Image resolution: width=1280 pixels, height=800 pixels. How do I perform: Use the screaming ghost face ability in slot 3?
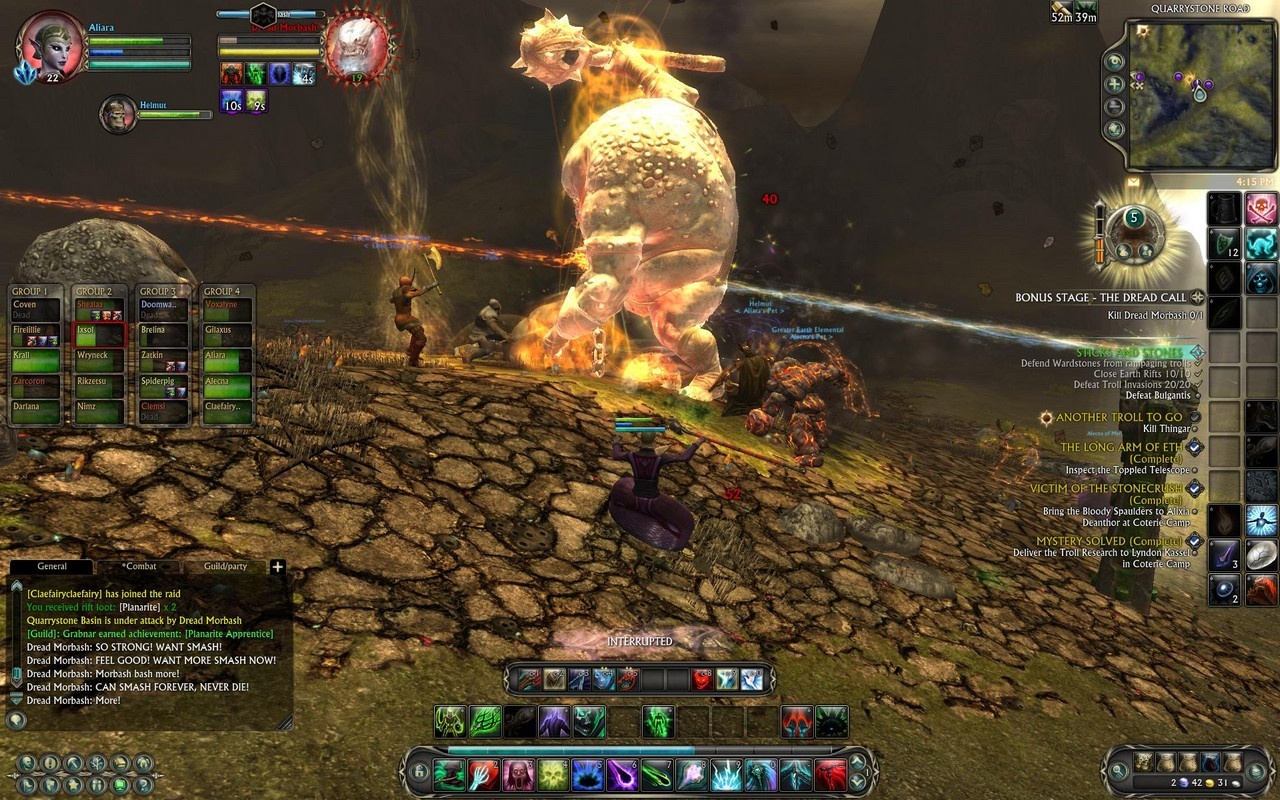tap(518, 774)
